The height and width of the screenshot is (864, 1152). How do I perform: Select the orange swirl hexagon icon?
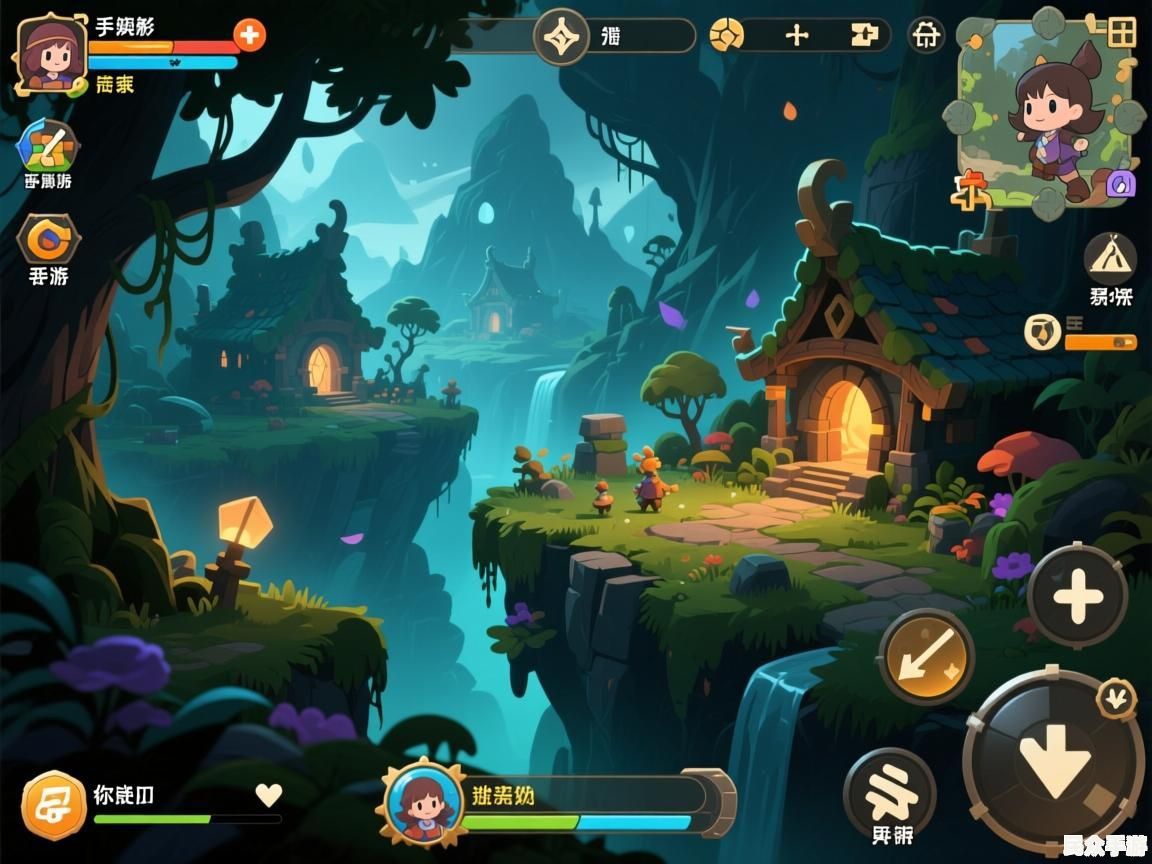coord(48,238)
